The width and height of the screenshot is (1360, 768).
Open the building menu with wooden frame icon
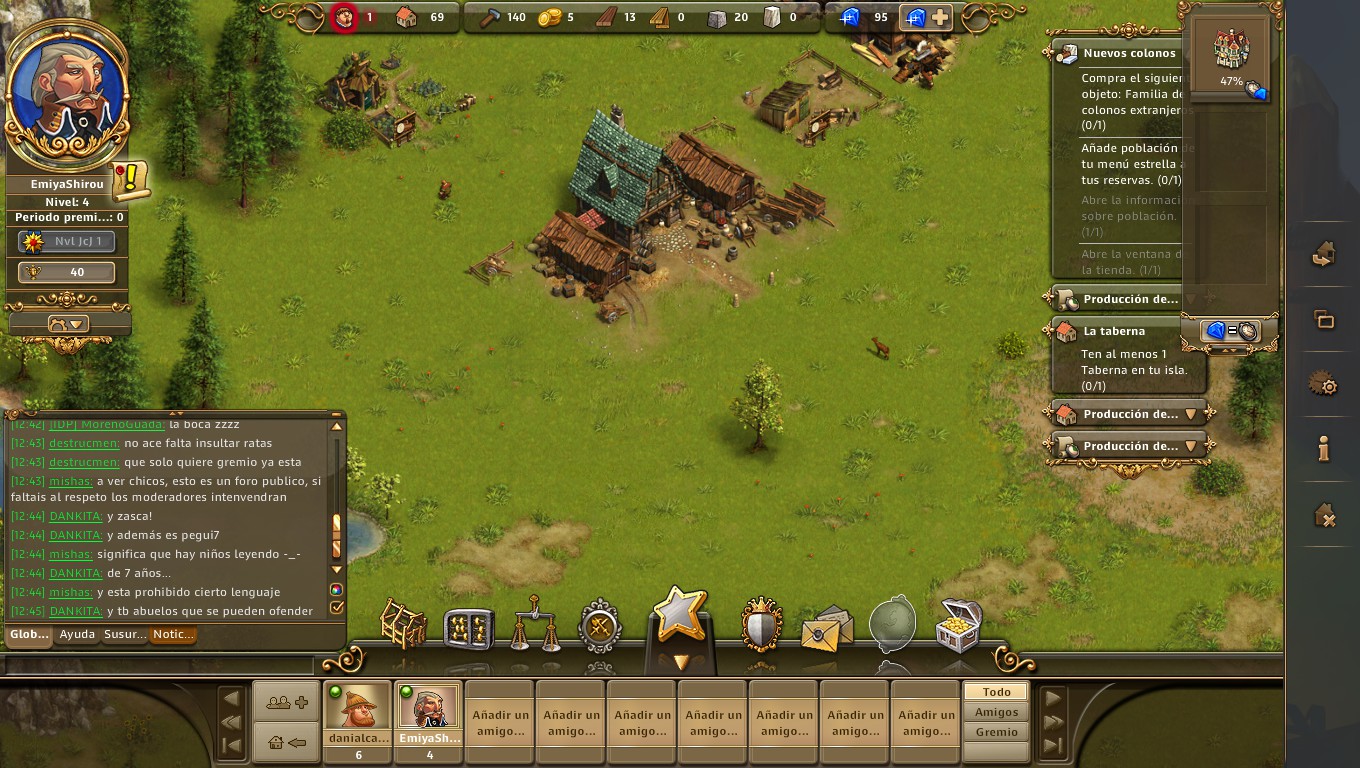point(404,626)
